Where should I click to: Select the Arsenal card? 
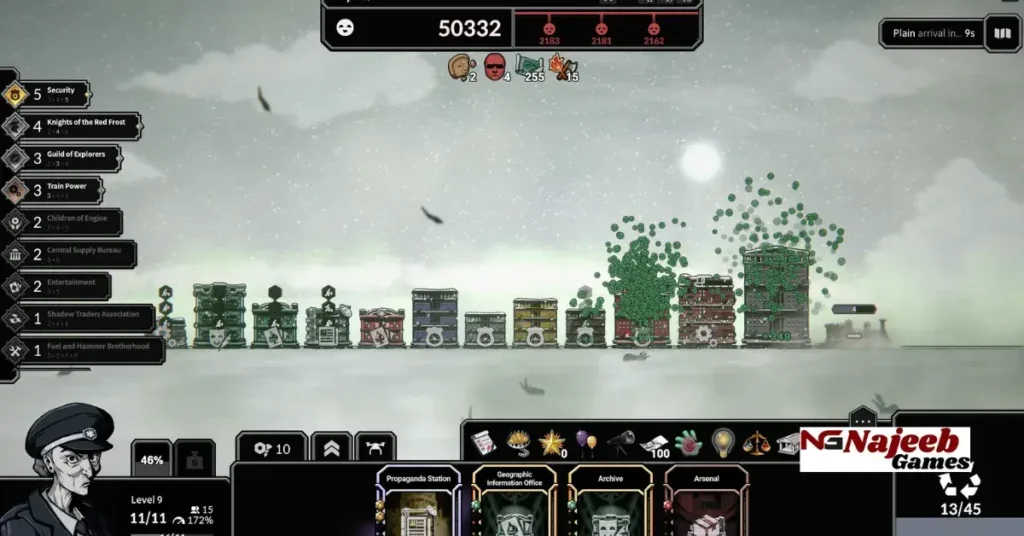pyautogui.click(x=706, y=502)
